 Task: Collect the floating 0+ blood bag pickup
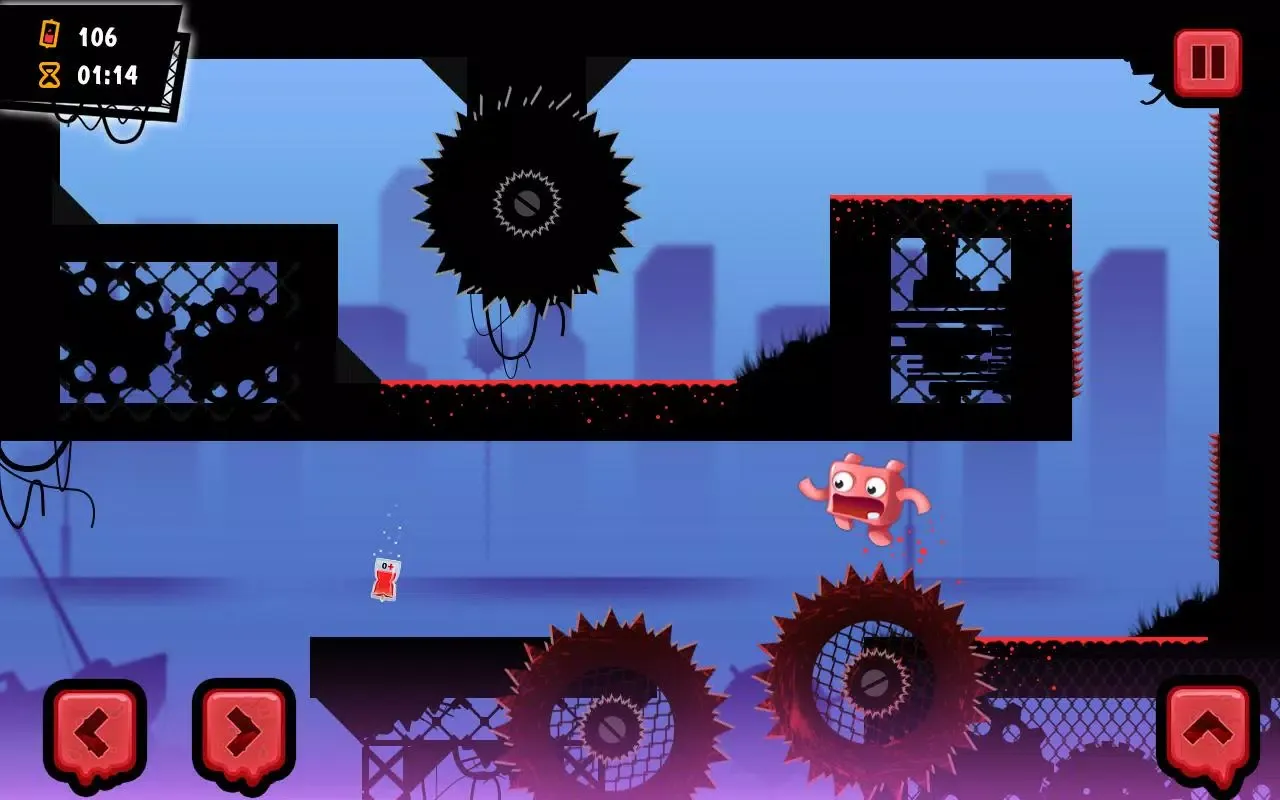coord(384,578)
